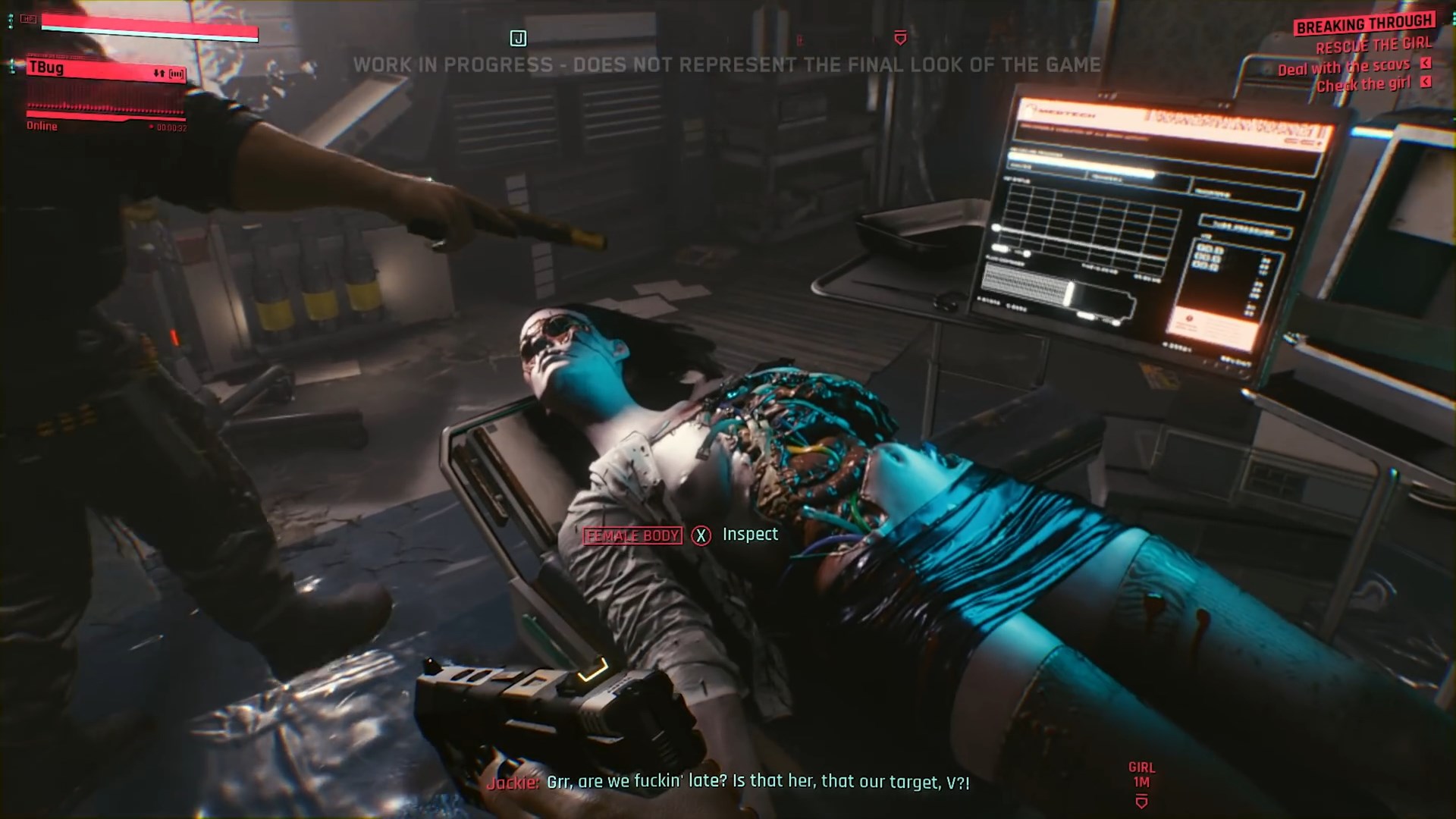This screenshot has width=1456, height=819.
Task: Choose the Inspect interaction option
Action: (749, 535)
